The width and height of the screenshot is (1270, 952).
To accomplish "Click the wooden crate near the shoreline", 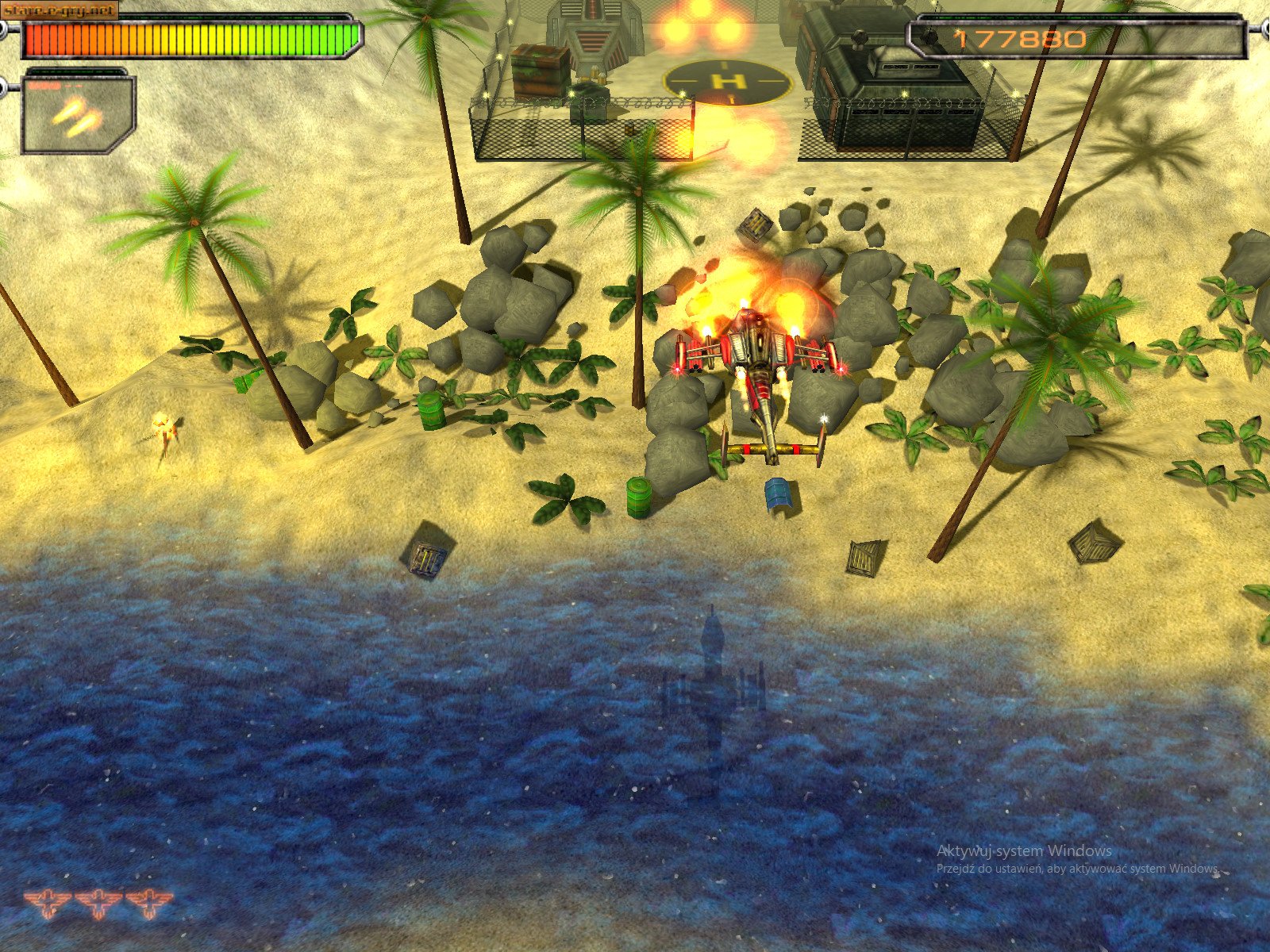I will pos(427,558).
